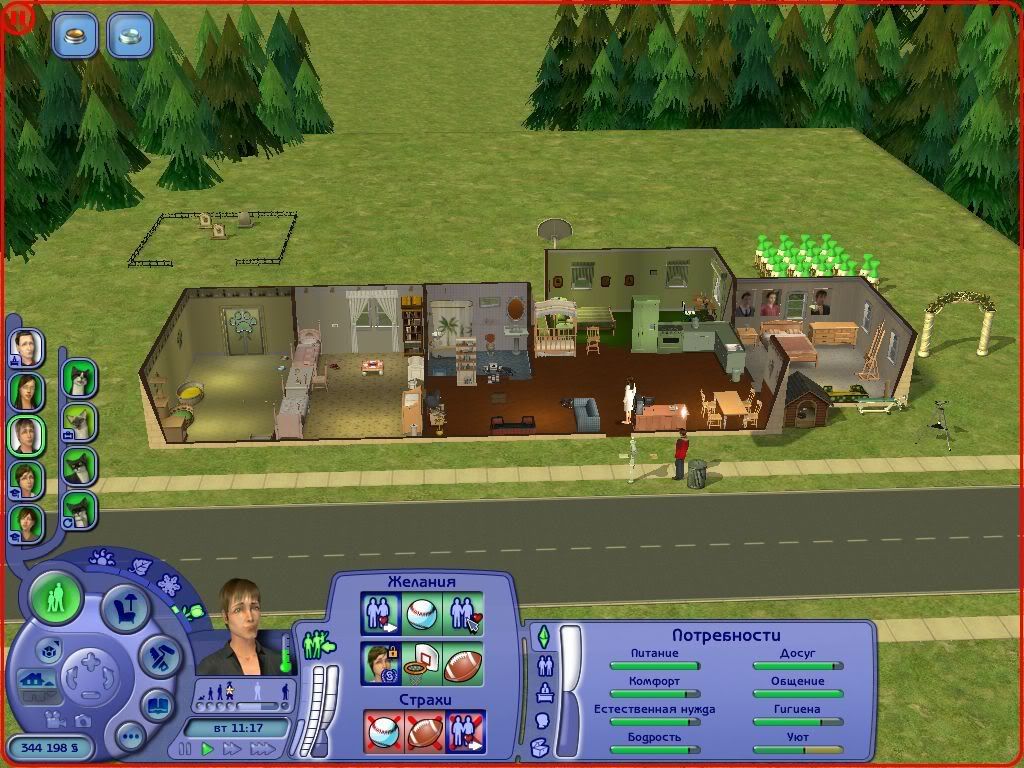Click the basketball hoop want slot

click(x=422, y=664)
